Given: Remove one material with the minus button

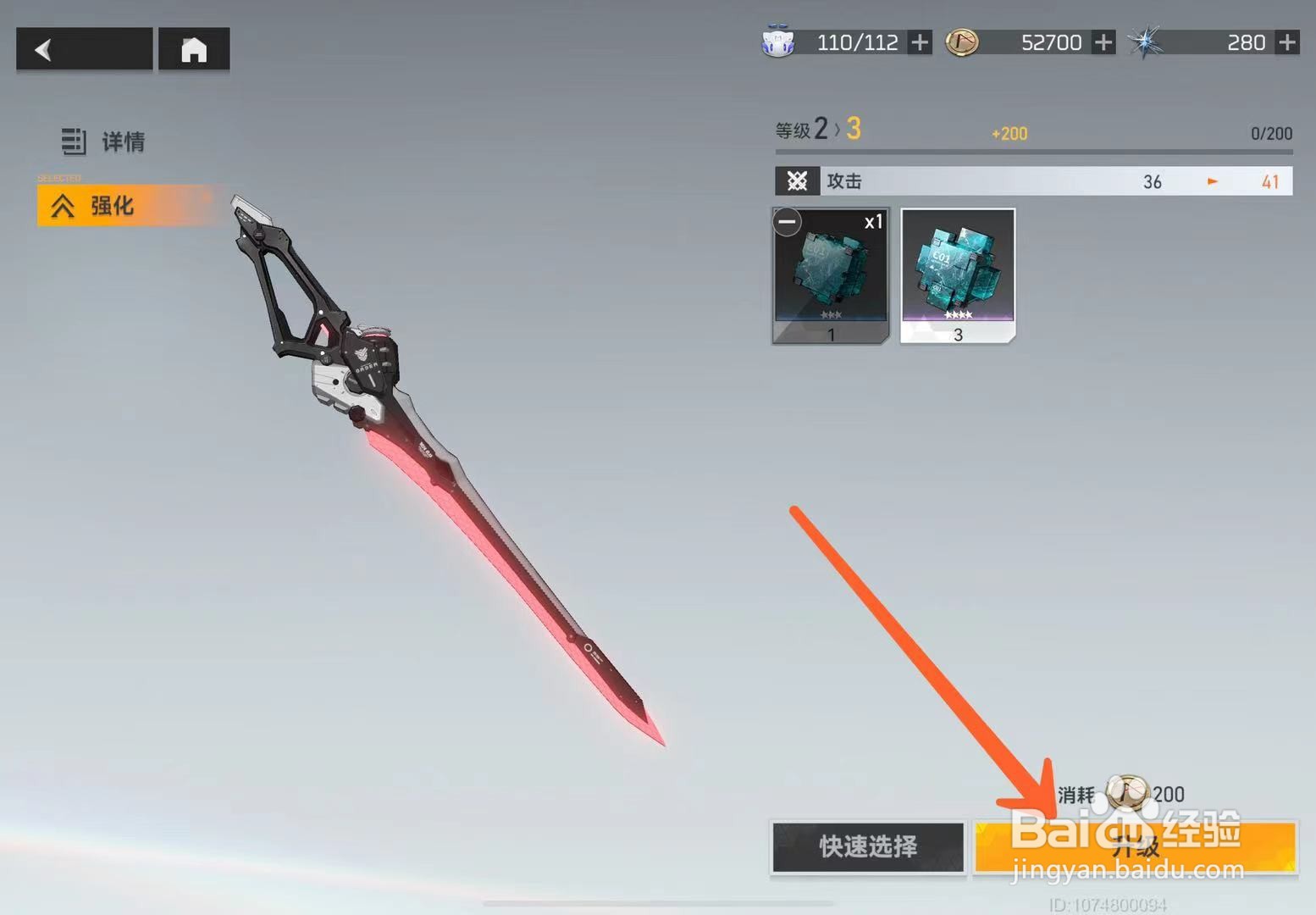Looking at the screenshot, I should tap(786, 222).
